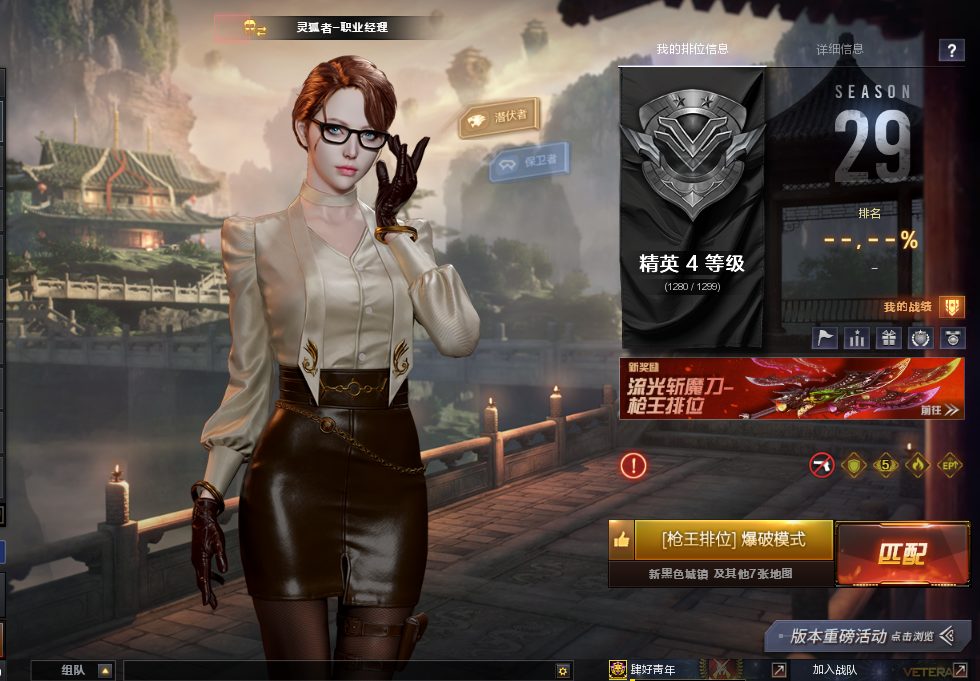Click the flag icon under 我的战绩
This screenshot has width=980, height=681.
click(x=823, y=337)
